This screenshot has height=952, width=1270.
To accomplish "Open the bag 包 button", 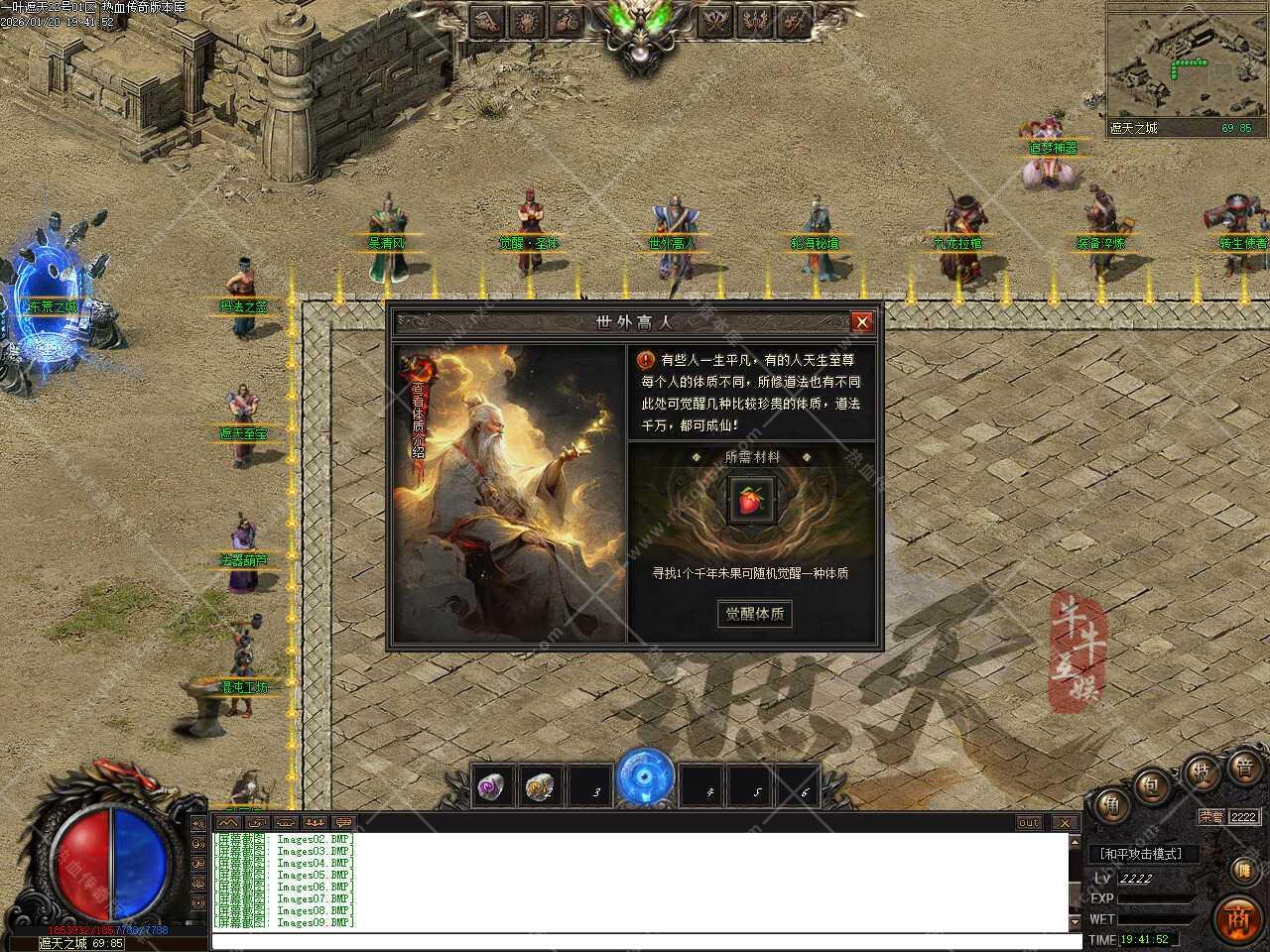I will pyautogui.click(x=1152, y=785).
